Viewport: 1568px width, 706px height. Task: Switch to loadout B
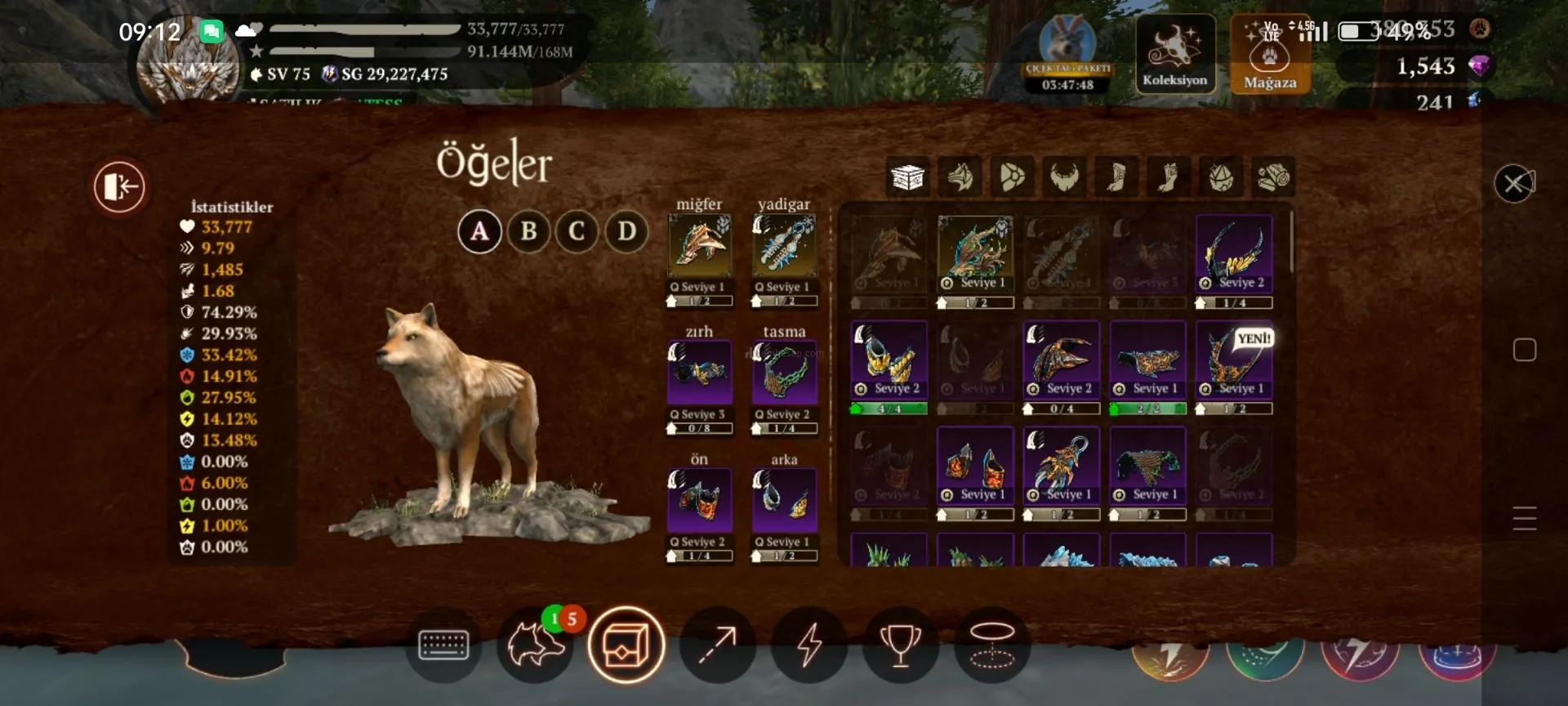(x=528, y=231)
